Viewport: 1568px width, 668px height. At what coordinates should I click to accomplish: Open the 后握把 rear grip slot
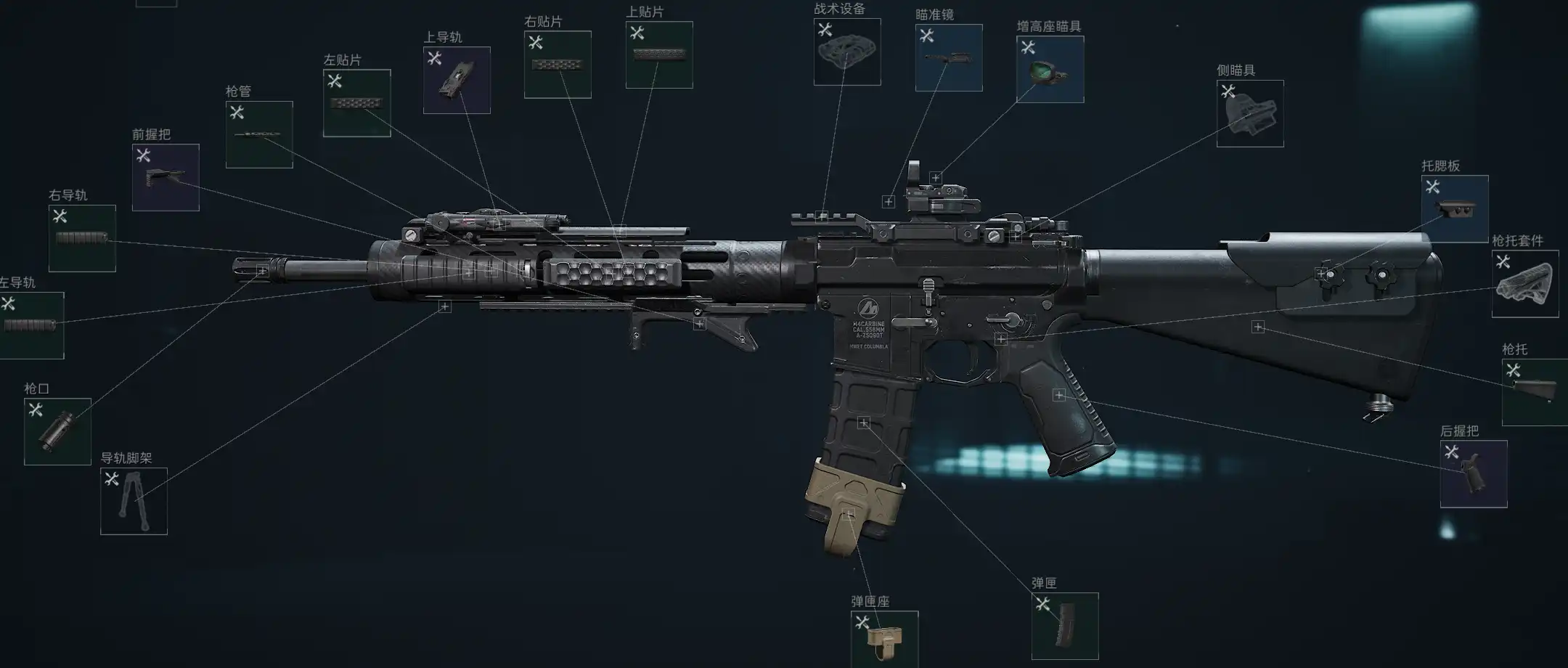click(x=1474, y=473)
